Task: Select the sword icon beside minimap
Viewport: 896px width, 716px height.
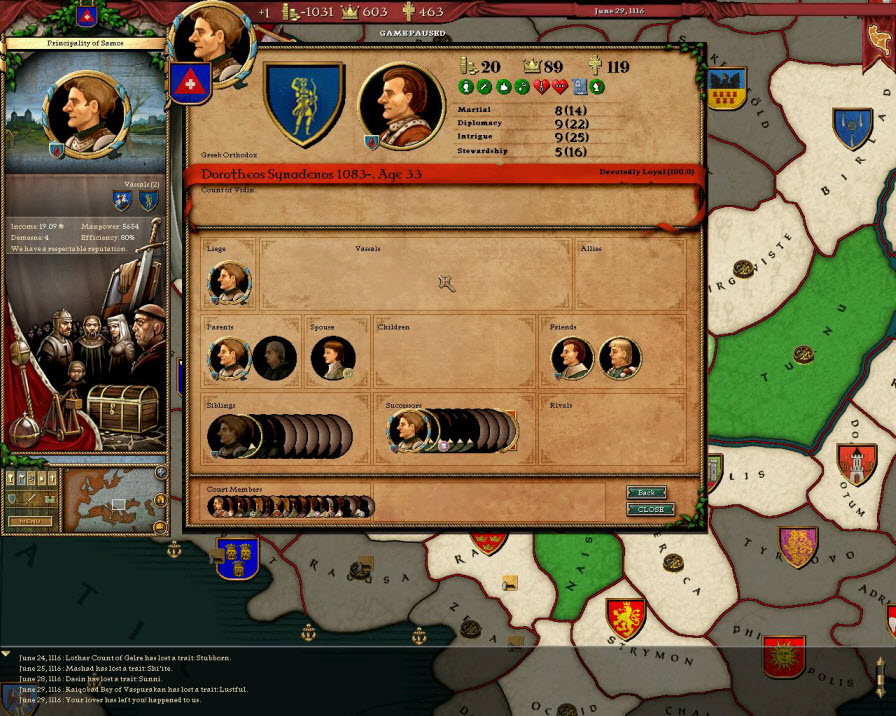Action: pos(30,498)
